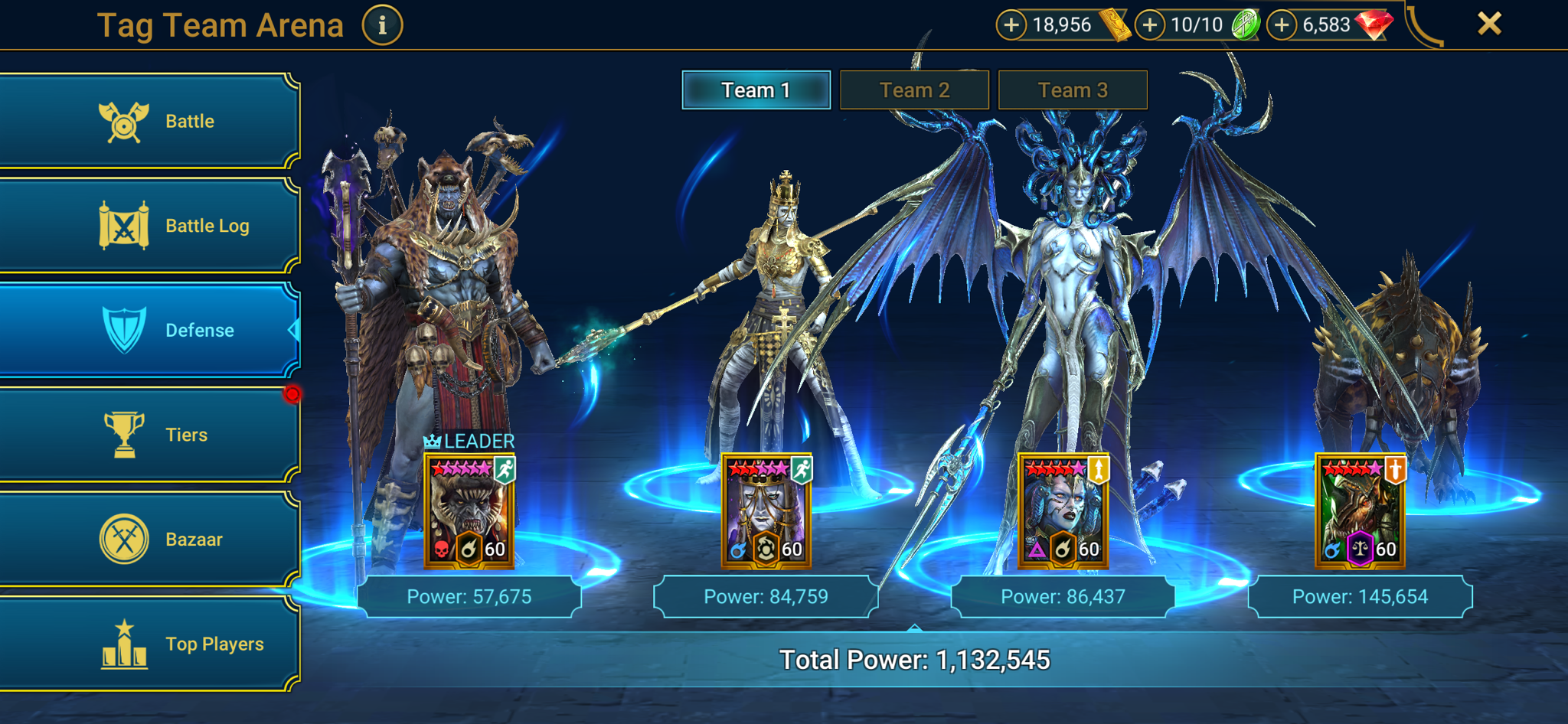The width and height of the screenshot is (1568, 724).
Task: Switch to the Team 2 tab
Action: click(x=915, y=90)
